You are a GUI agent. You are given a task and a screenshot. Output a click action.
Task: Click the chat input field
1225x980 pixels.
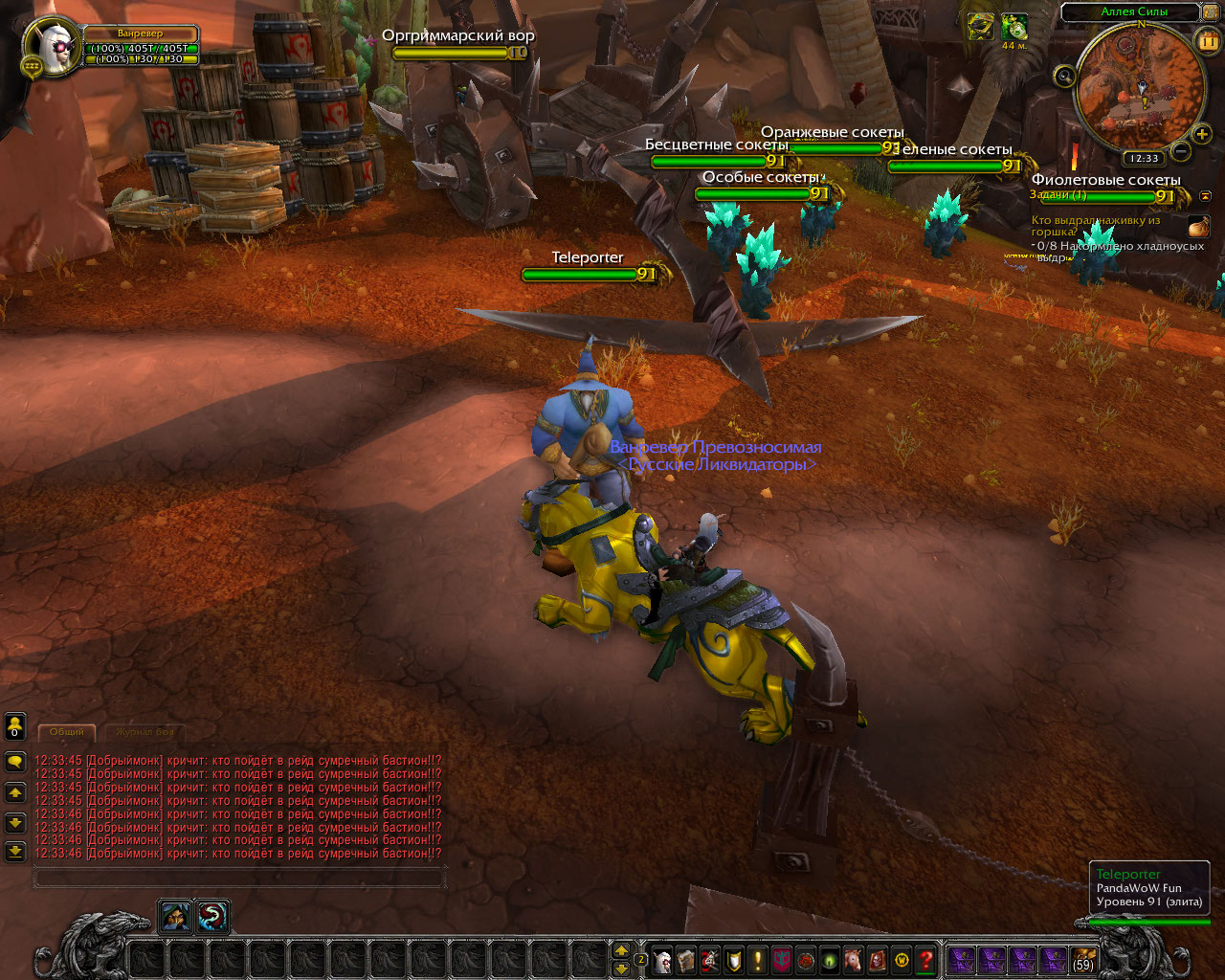[239, 877]
